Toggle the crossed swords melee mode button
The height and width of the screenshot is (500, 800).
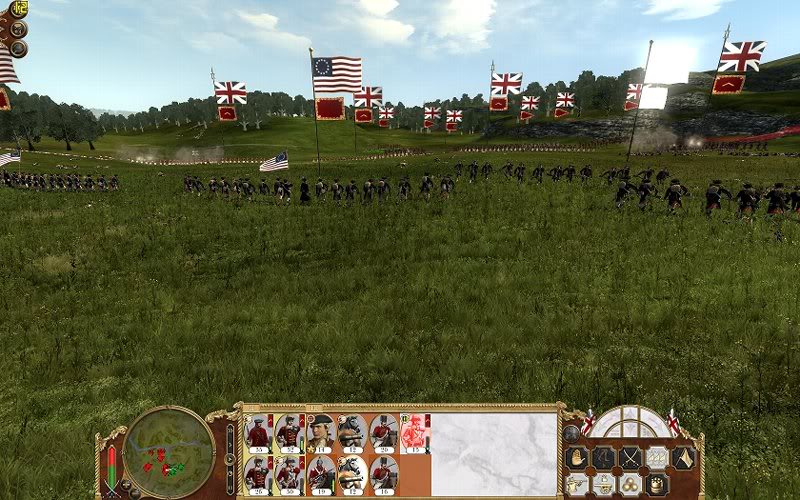[629, 458]
